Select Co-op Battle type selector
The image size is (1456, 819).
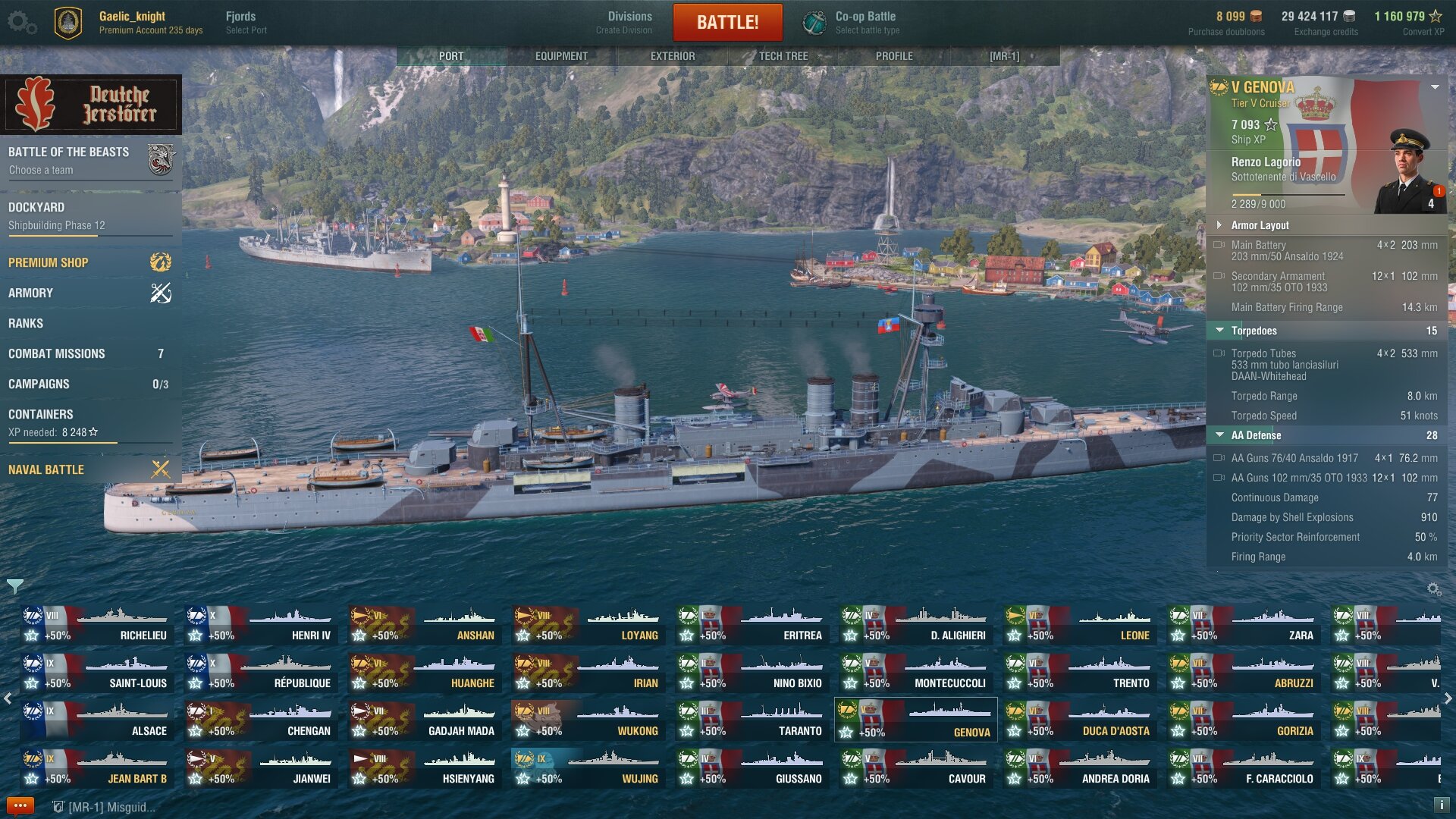point(864,22)
